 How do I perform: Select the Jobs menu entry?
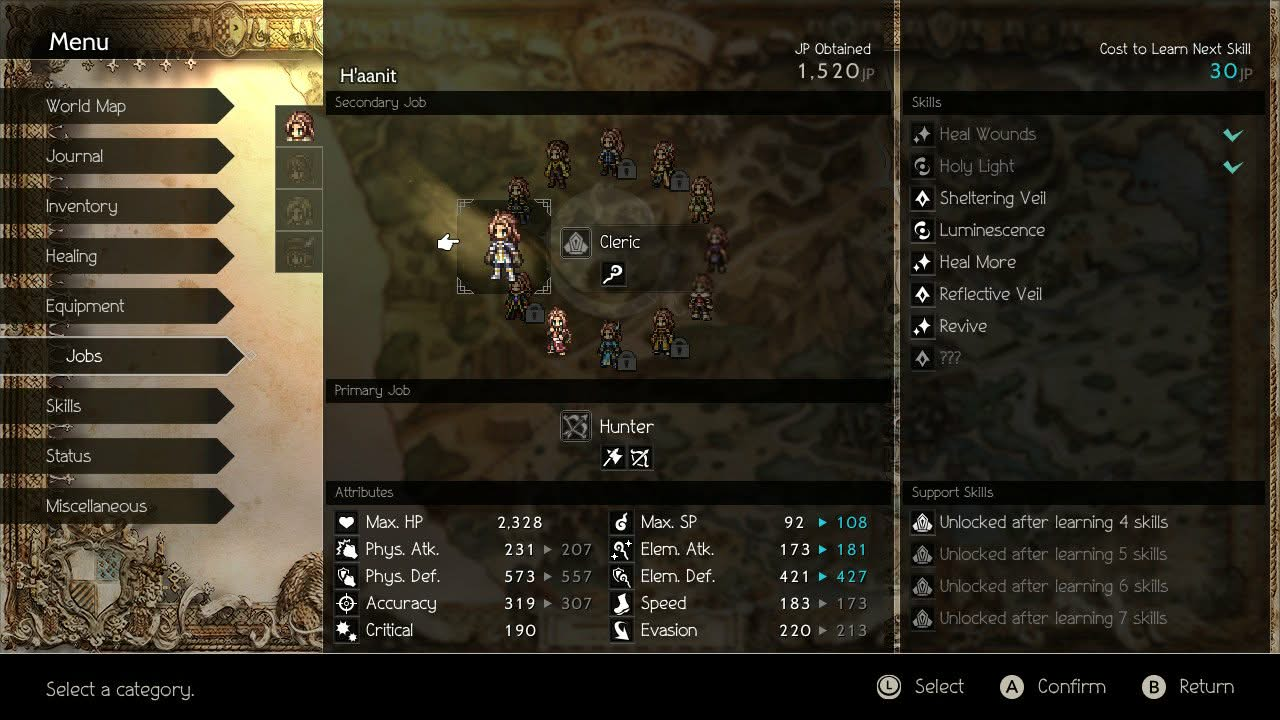click(x=84, y=356)
